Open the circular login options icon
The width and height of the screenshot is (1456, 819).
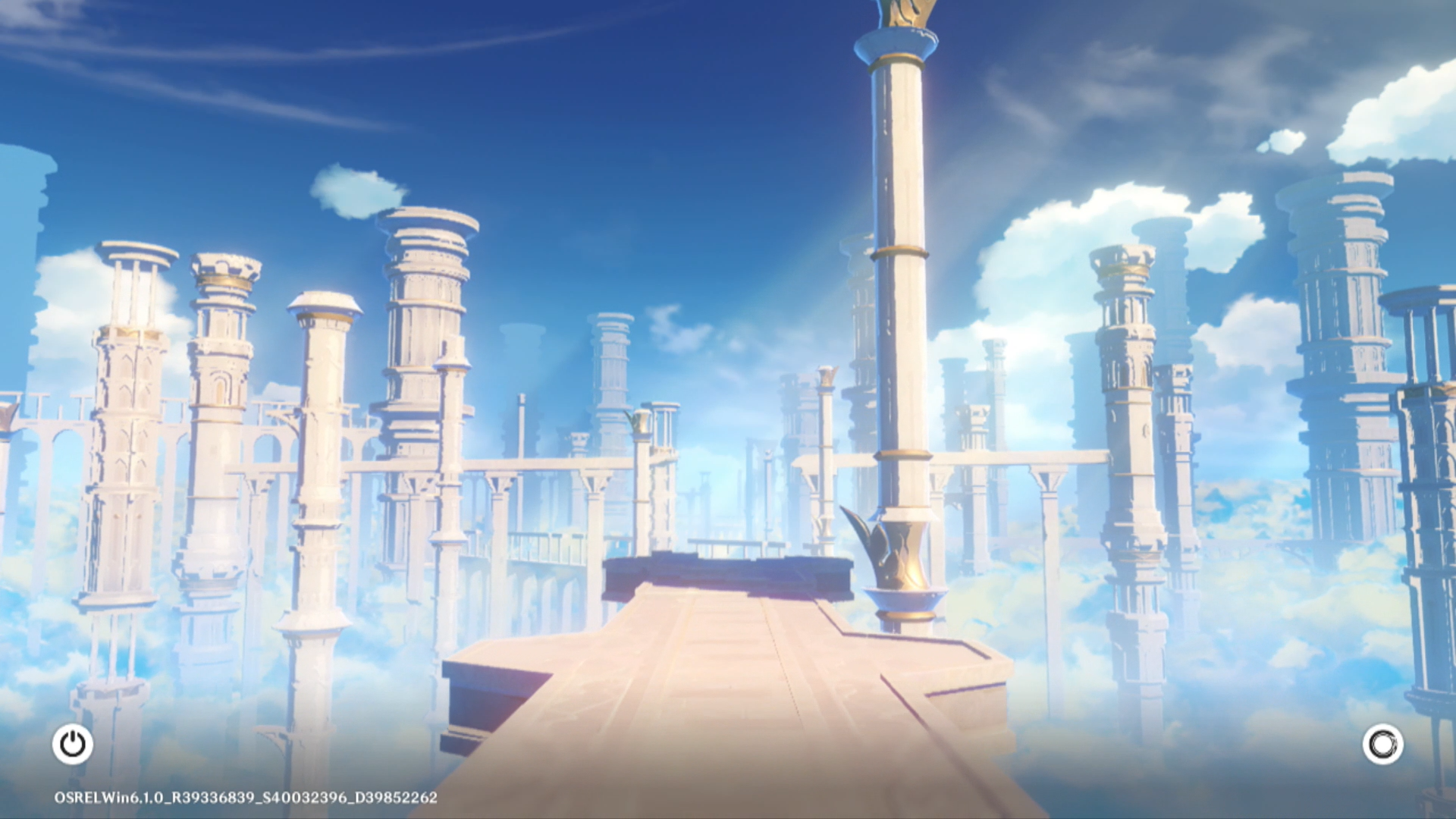1382,744
